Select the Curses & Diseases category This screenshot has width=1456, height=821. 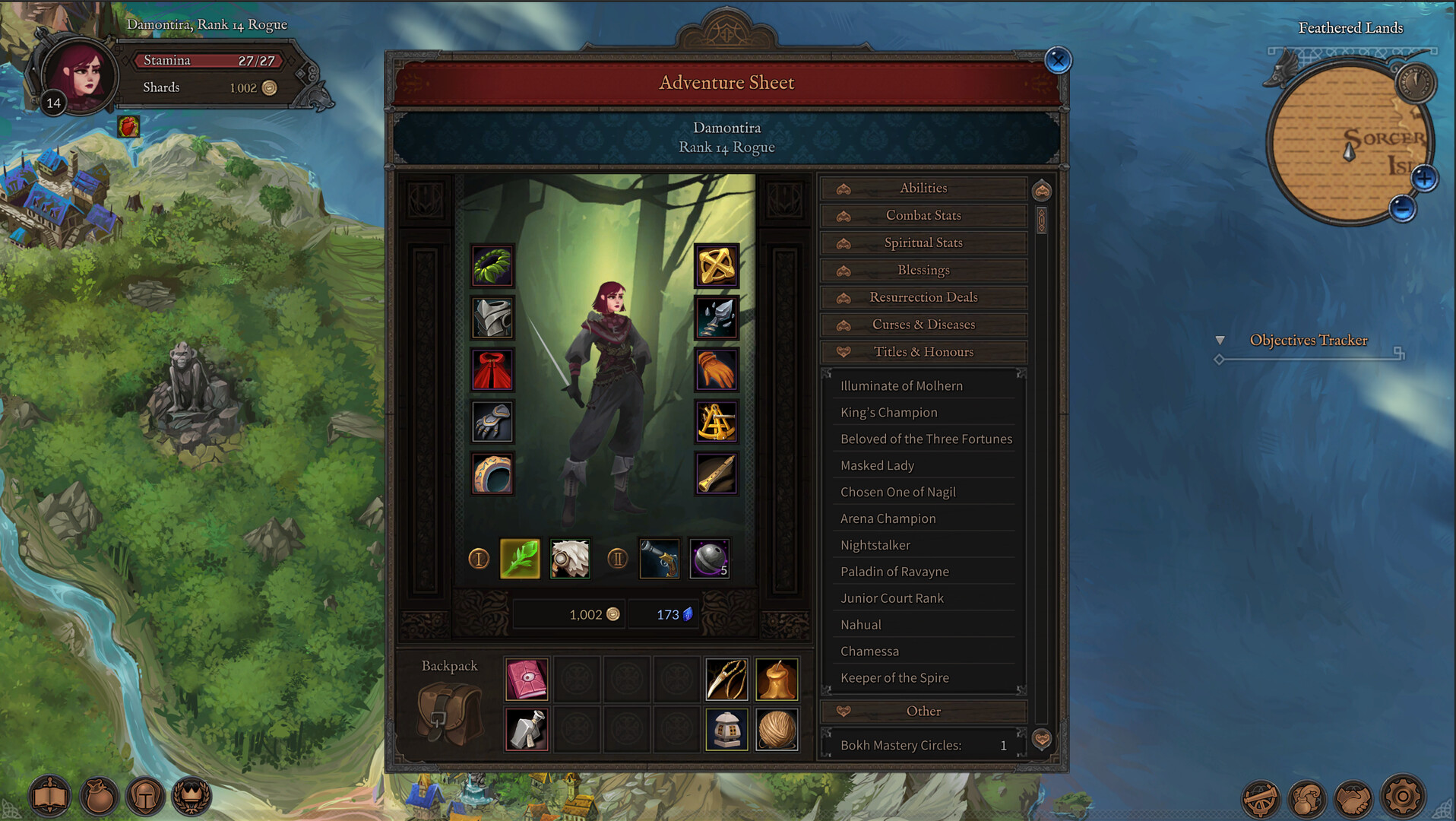point(923,325)
